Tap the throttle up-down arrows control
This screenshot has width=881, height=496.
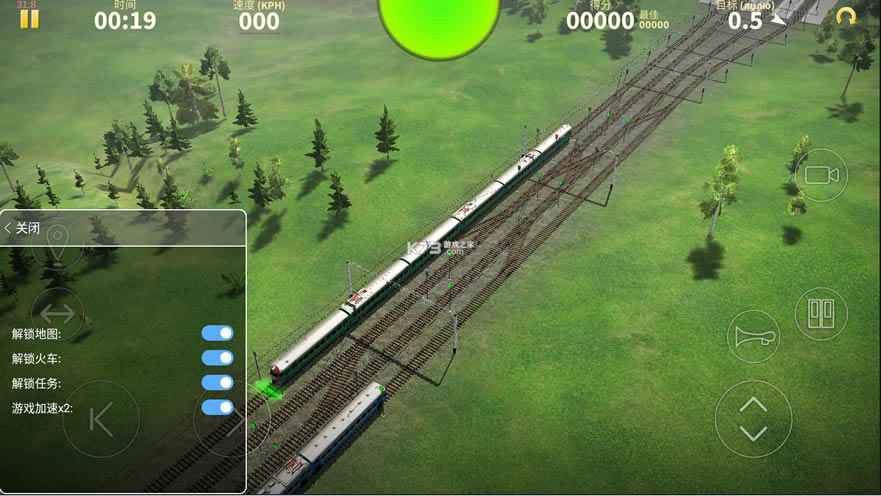753,419
